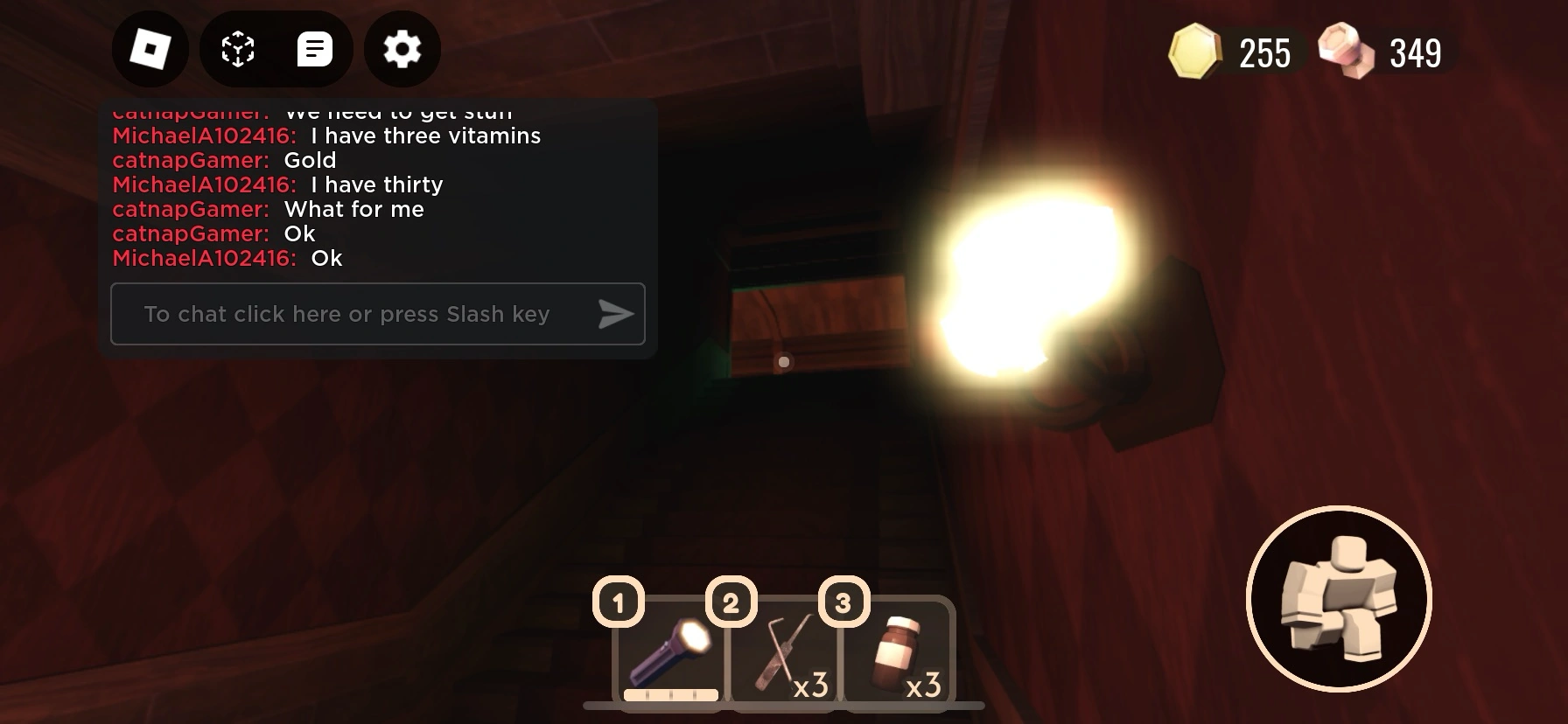Expand the gem balance display showing 349
1568x724 pixels.
1415,52
